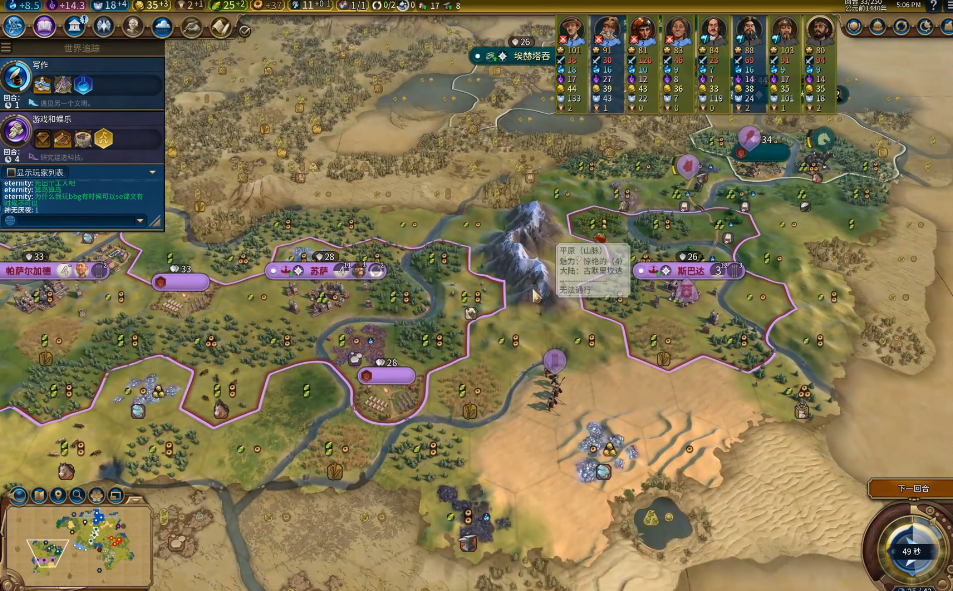Open the 世界追踪 tracker menu icon
Viewport: 953px width, 591px height.
click(7, 47)
